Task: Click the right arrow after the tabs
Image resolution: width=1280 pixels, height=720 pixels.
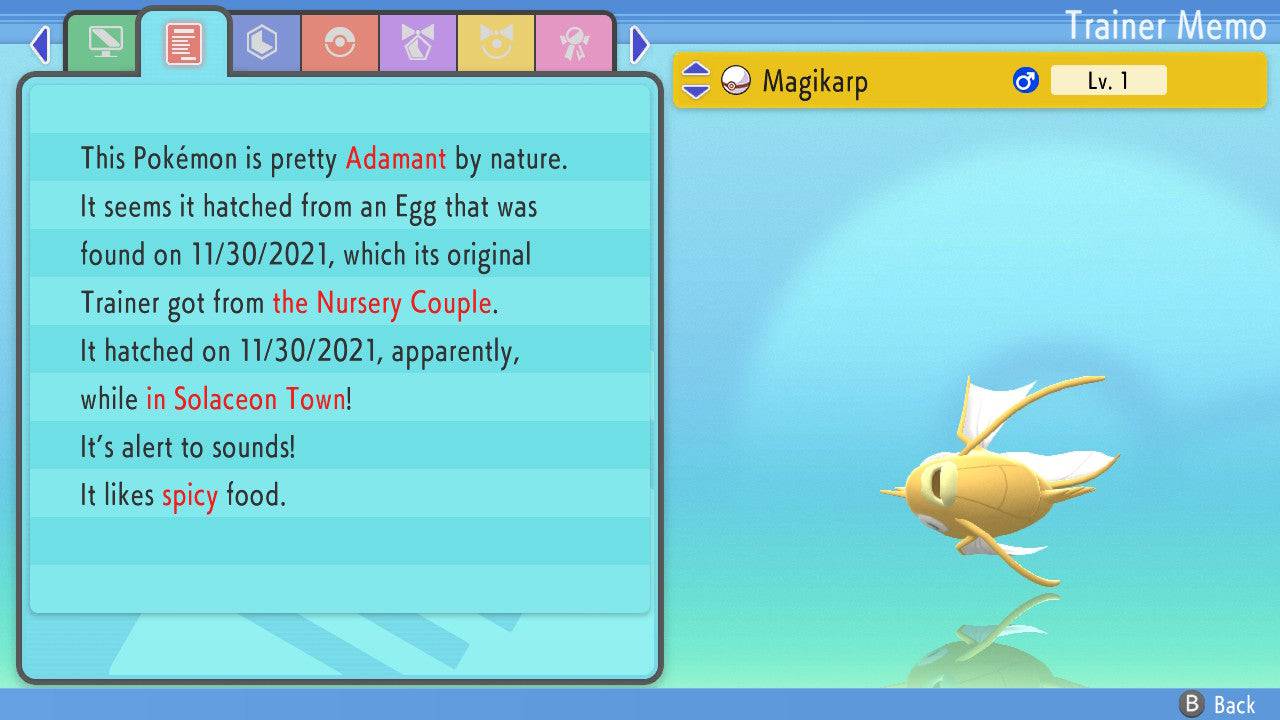Action: [640, 44]
